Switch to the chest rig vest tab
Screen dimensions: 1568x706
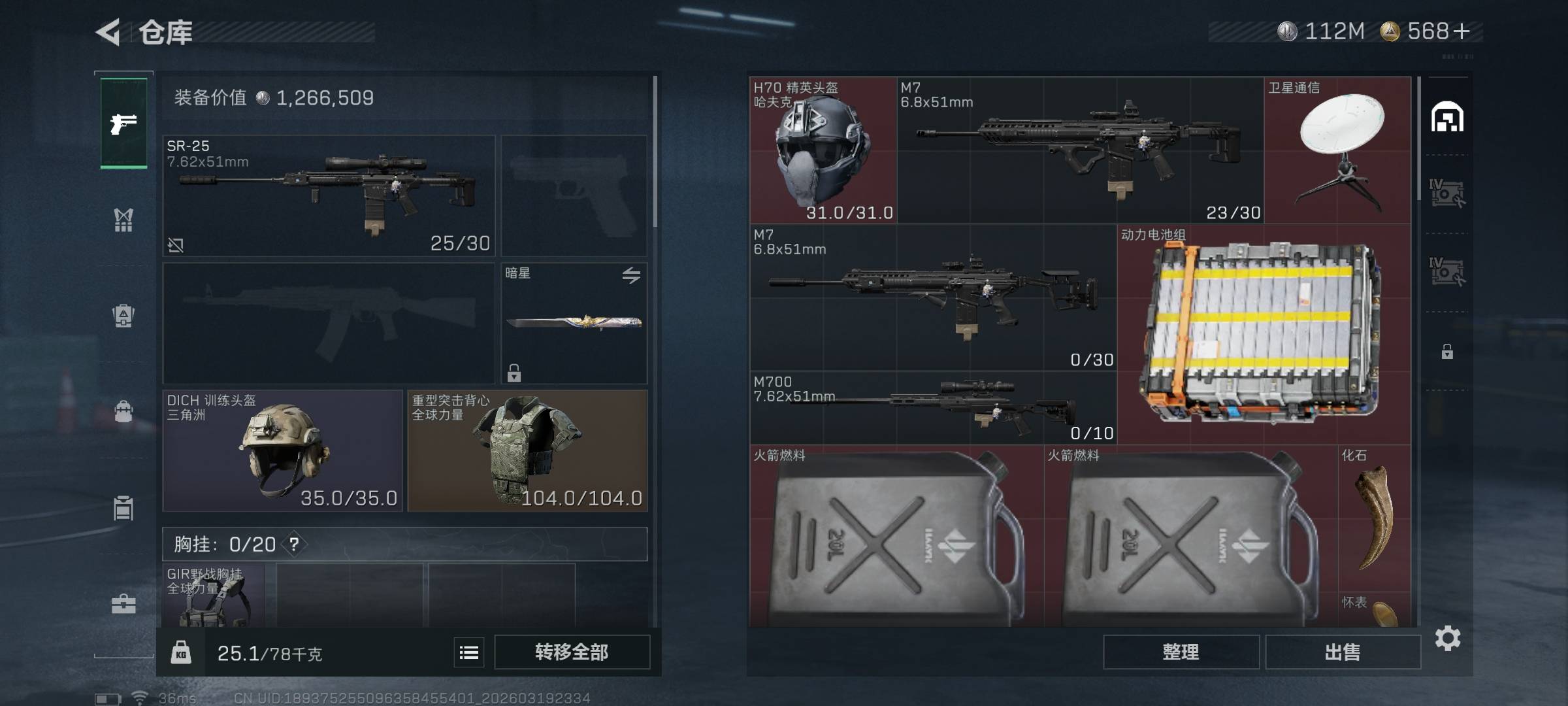(x=123, y=220)
